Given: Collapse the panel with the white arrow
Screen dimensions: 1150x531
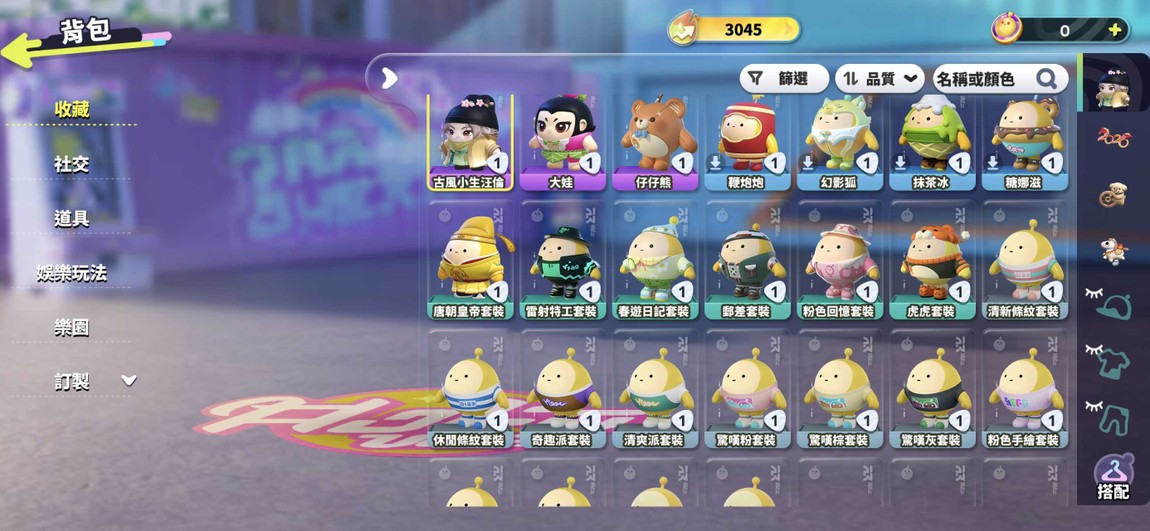Looking at the screenshot, I should click(x=390, y=78).
